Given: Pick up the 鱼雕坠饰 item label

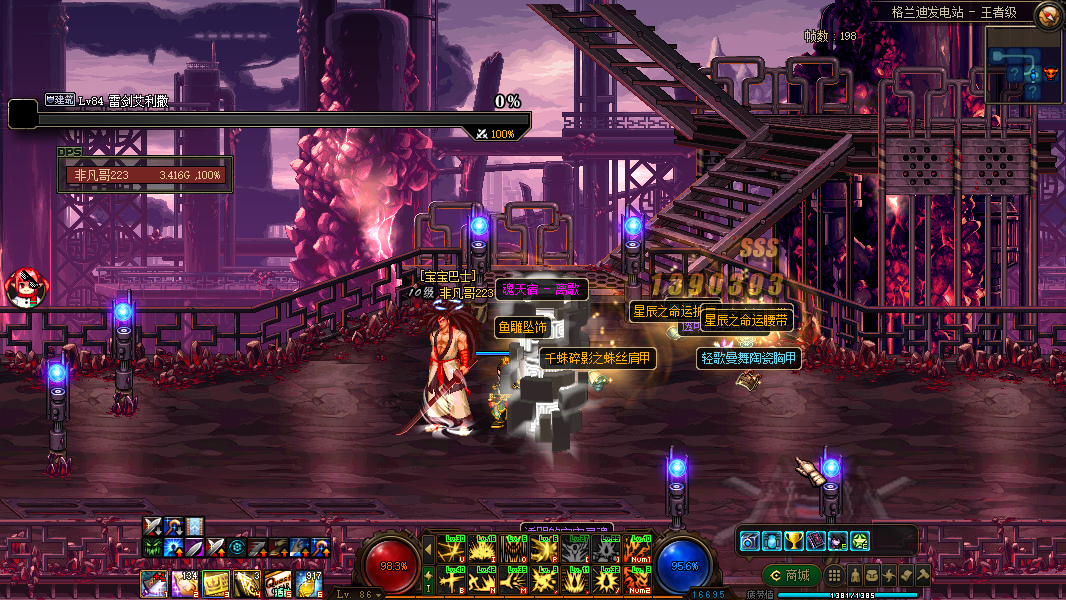Looking at the screenshot, I should (522, 327).
